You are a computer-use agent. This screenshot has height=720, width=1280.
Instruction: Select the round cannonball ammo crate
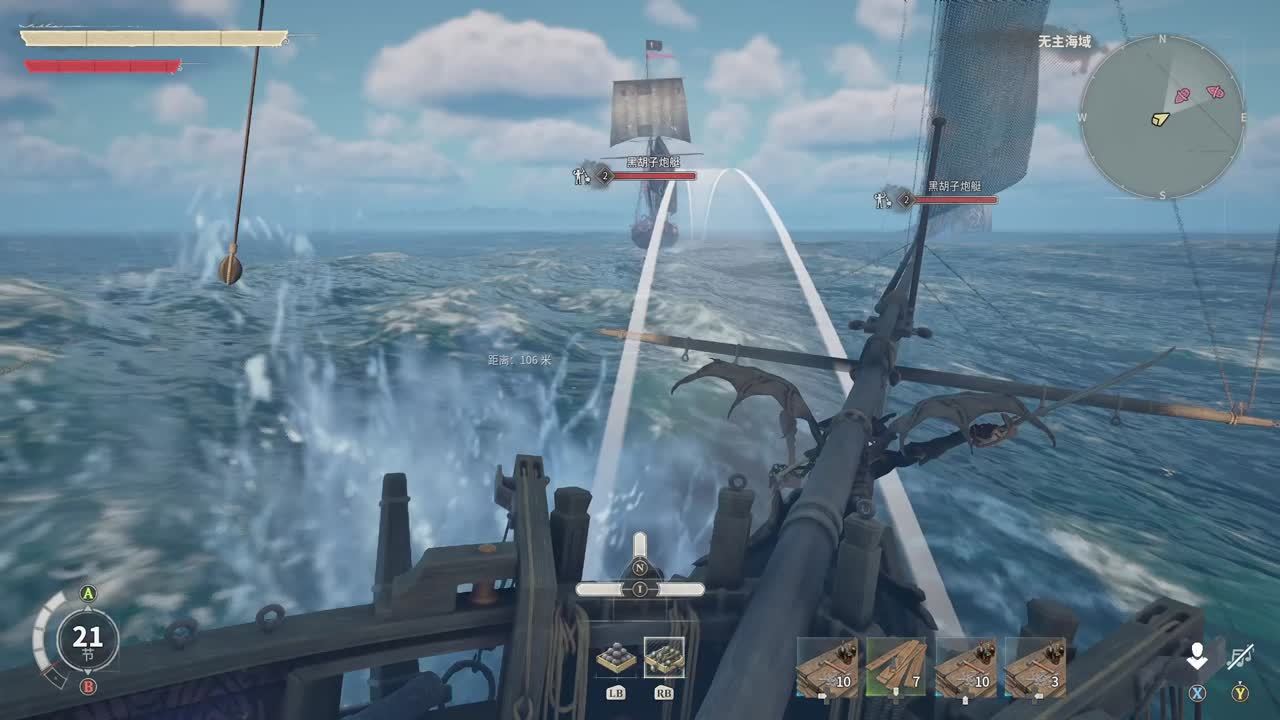(616, 659)
